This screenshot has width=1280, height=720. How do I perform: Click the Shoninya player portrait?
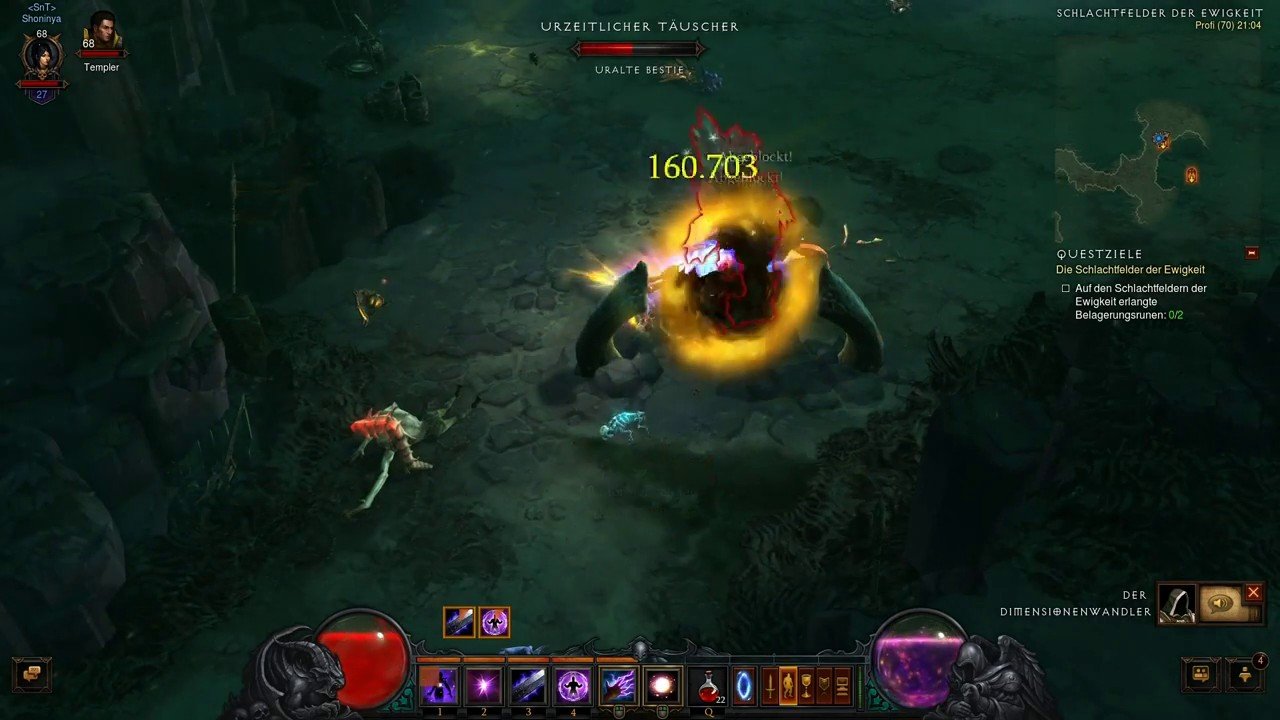[42, 57]
